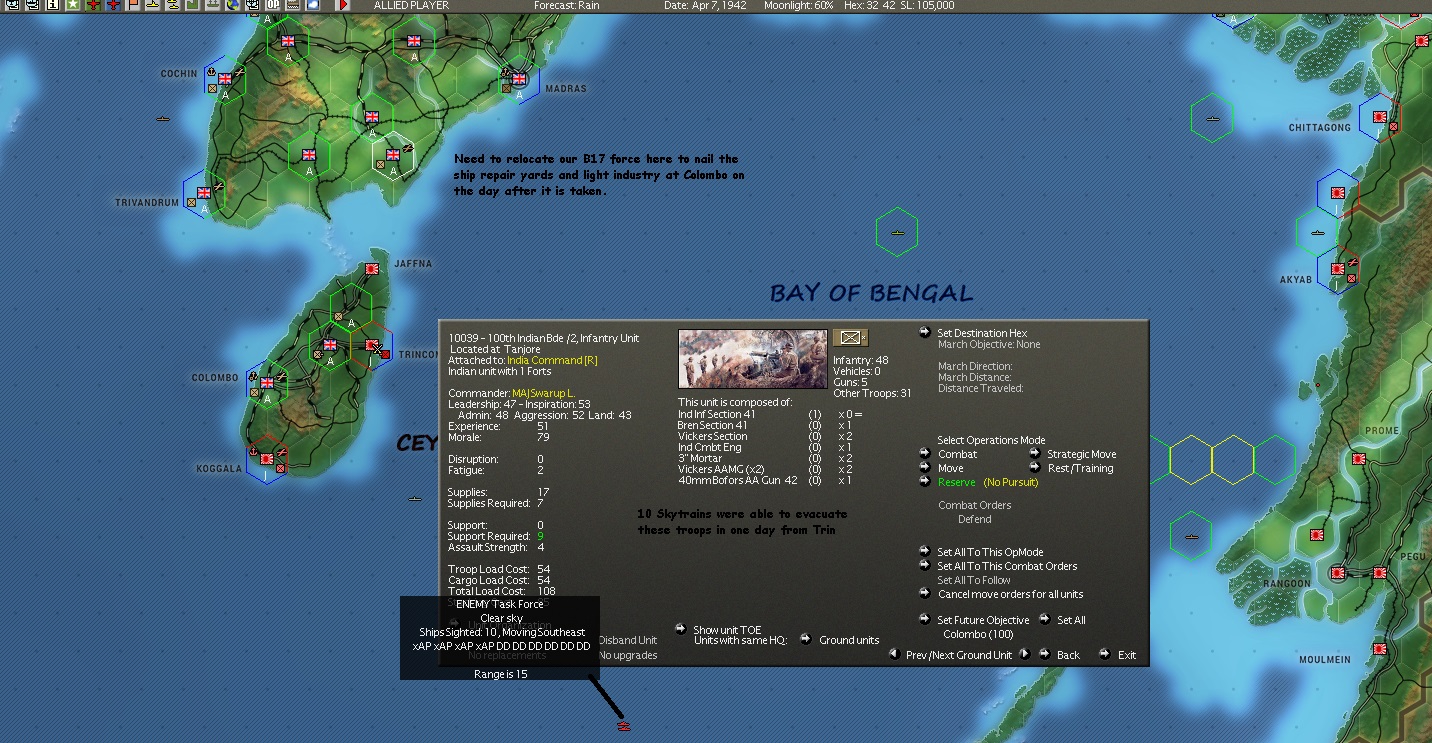Click the Next Ground Unit arrow
This screenshot has height=743, width=1432.
coord(1025,655)
